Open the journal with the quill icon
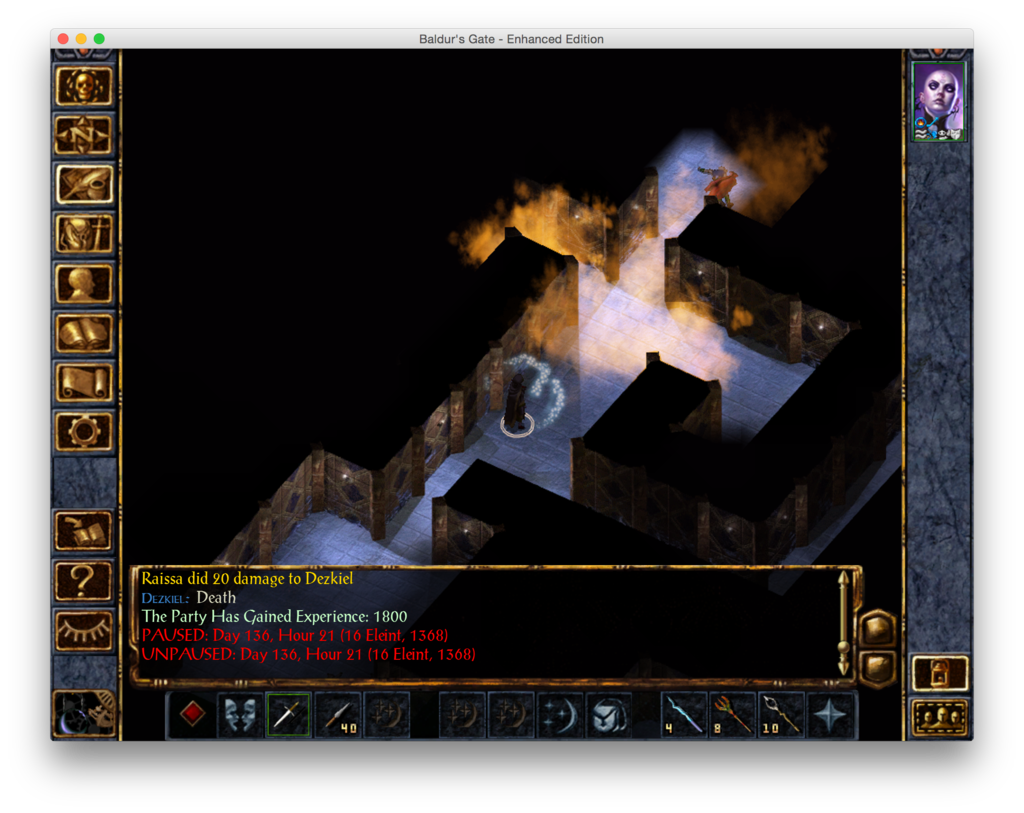Image resolution: width=1024 pixels, height=813 pixels. [84, 184]
